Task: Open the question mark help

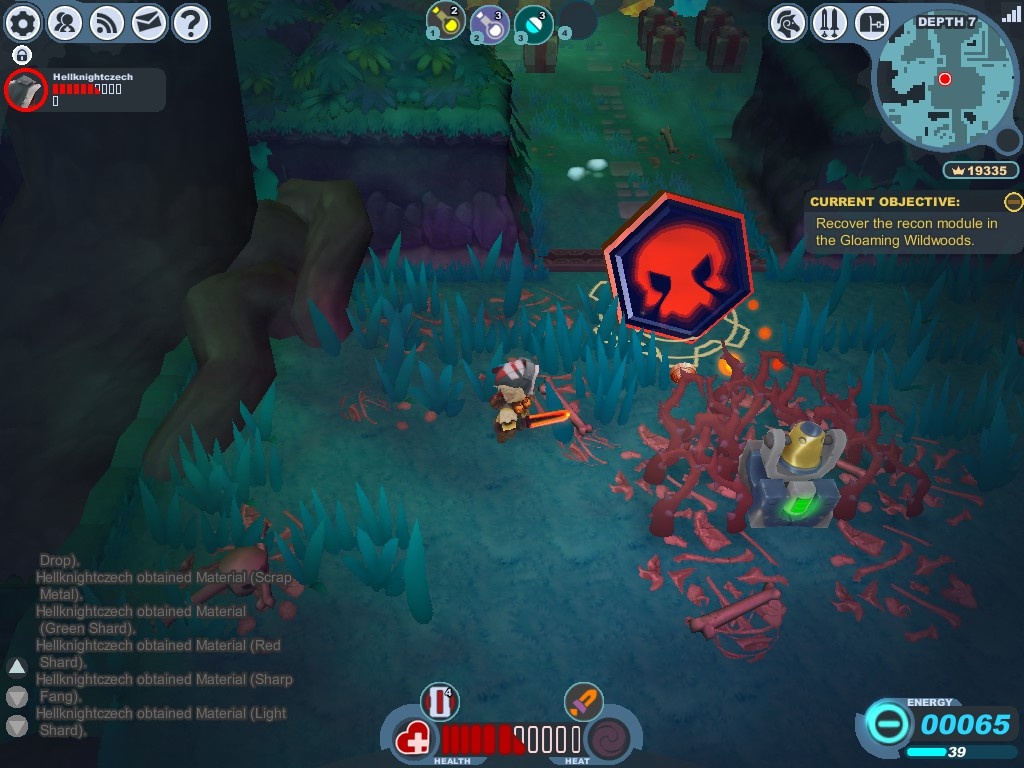Action: (x=190, y=22)
